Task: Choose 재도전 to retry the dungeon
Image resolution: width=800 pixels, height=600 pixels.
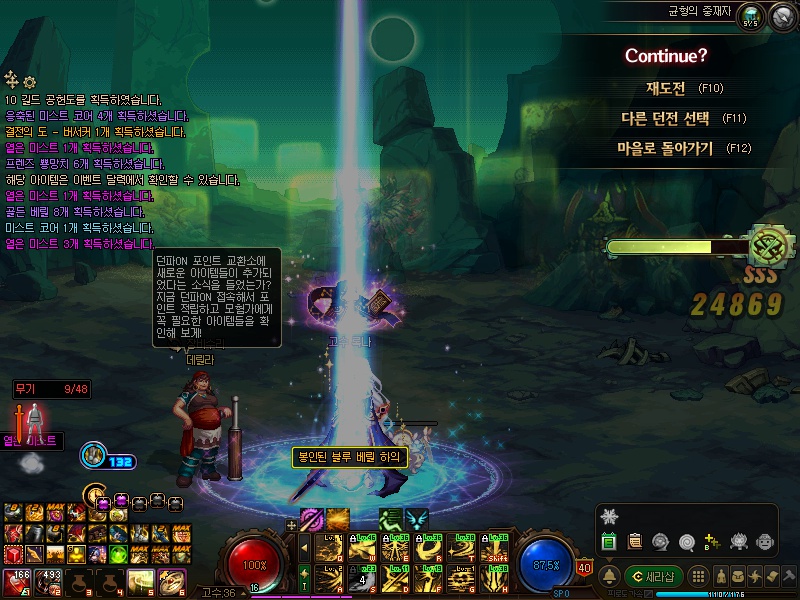Action: point(665,89)
